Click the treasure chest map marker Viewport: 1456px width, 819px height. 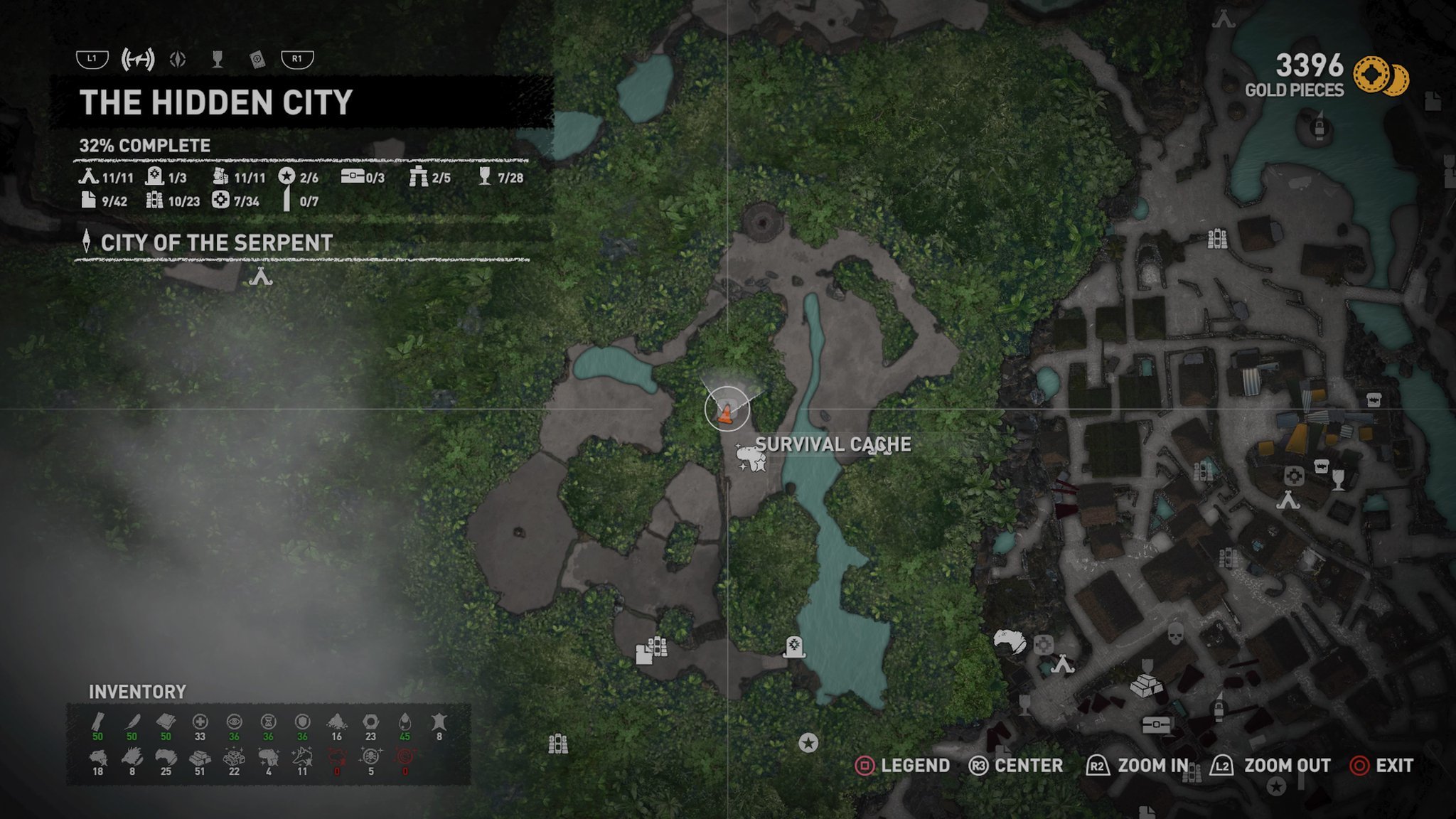coord(1156,724)
